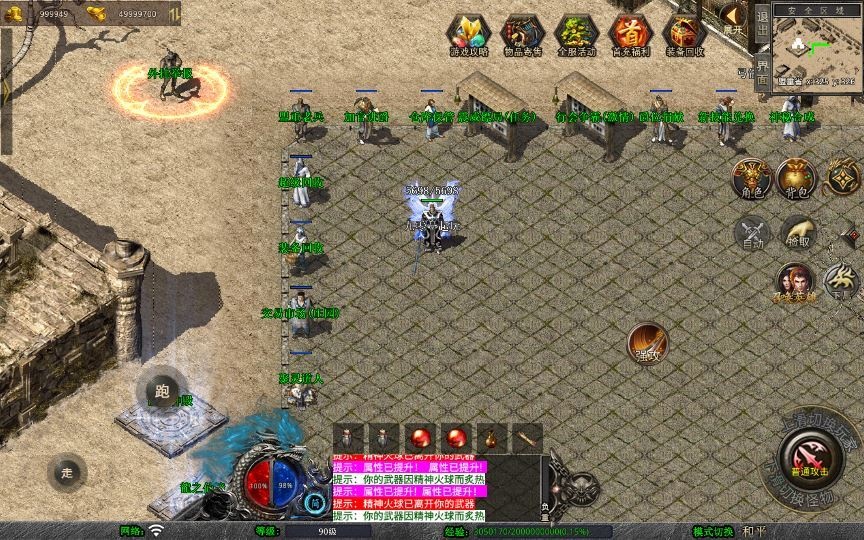Use the gourd potion in the hotbar

[491, 438]
